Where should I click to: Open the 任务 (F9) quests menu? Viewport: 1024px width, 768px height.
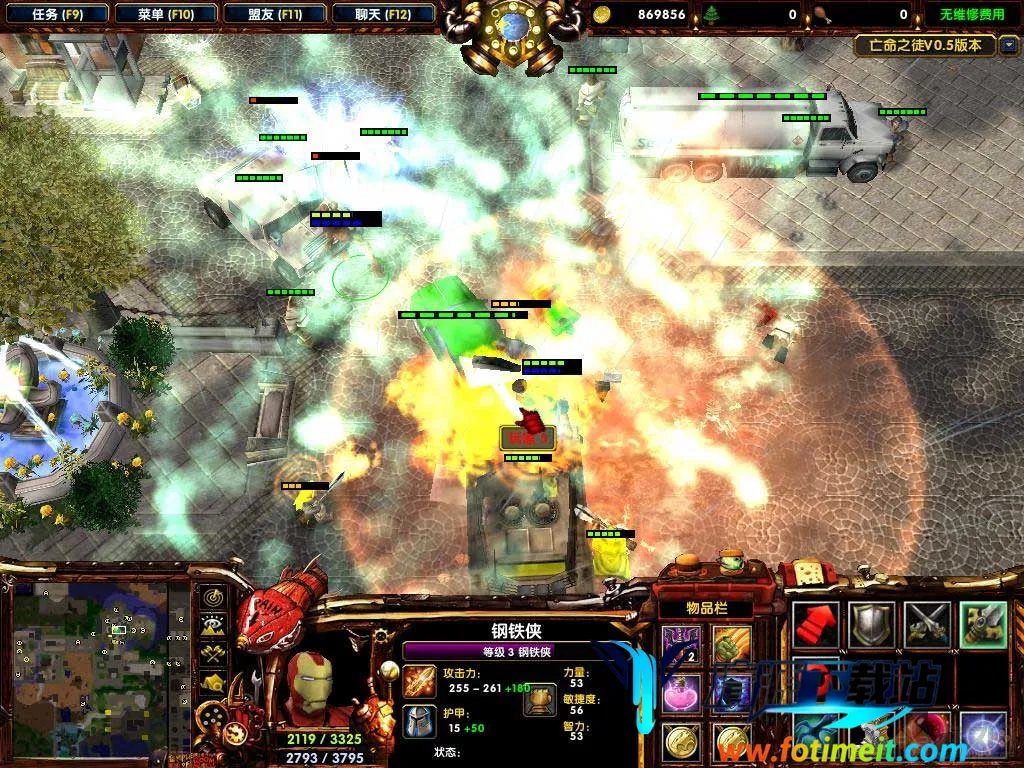pos(56,14)
